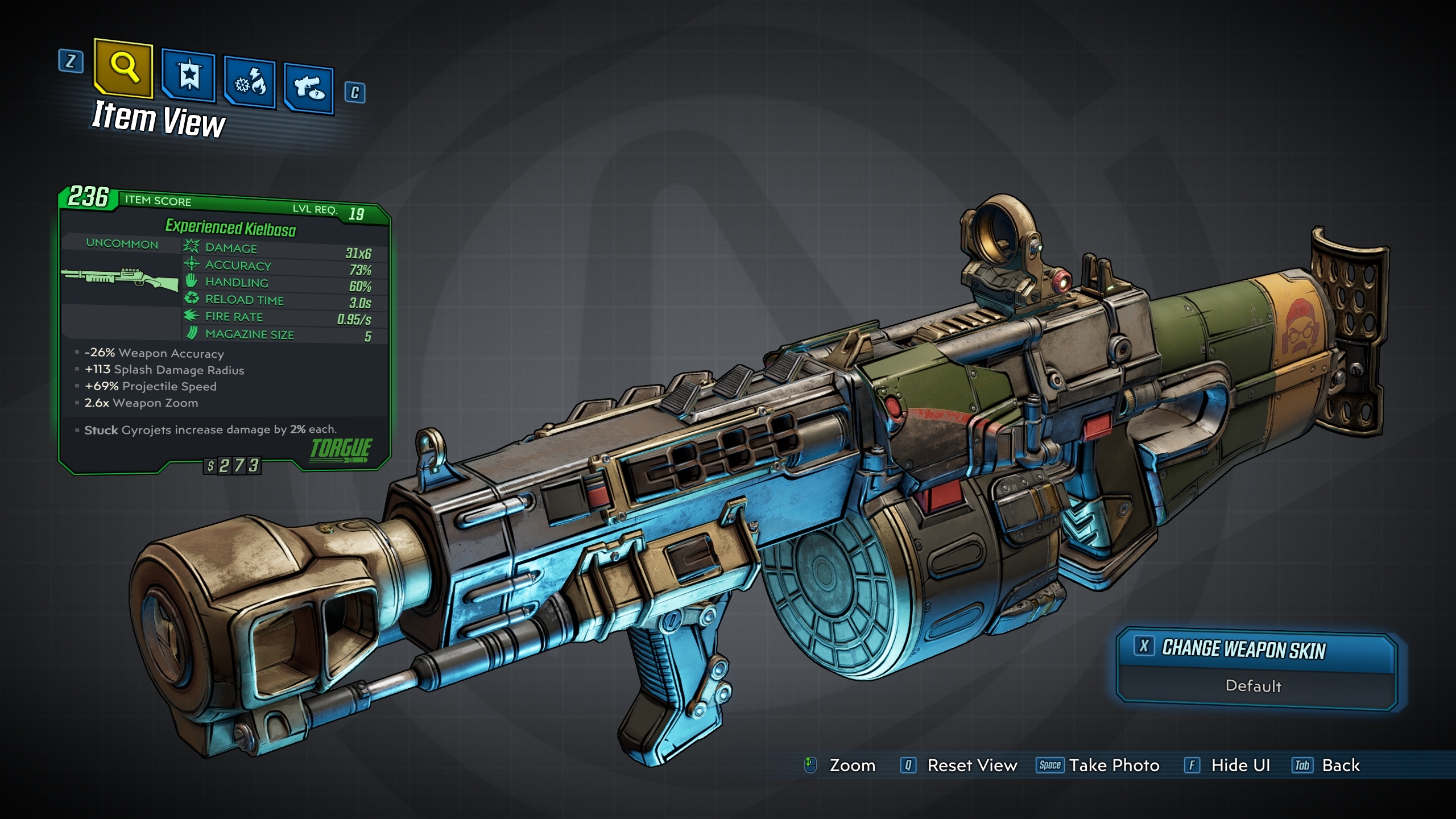The width and height of the screenshot is (1456, 819).
Task: Open the gear and flame tab
Action: (x=250, y=84)
